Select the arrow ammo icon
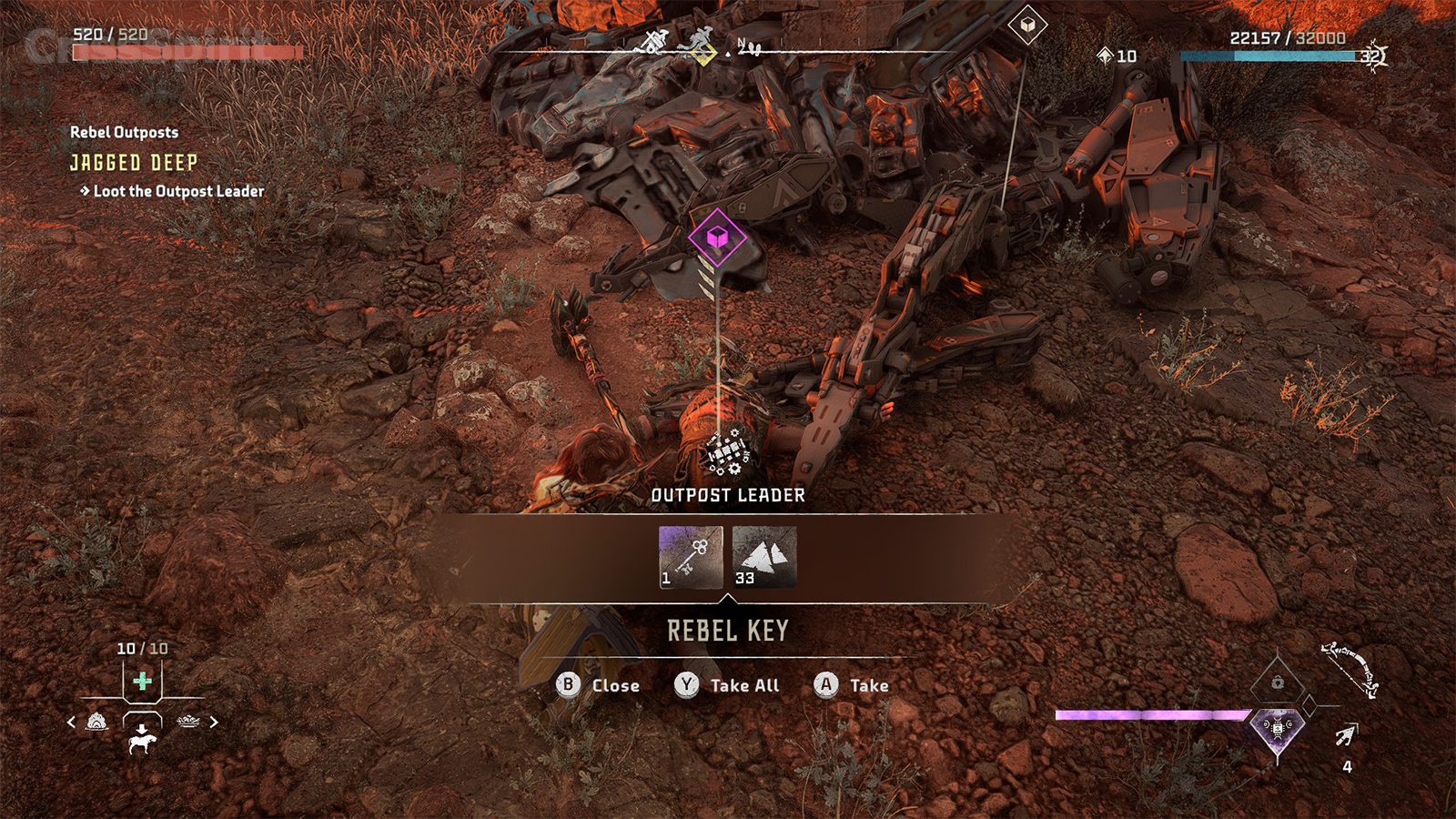 (1346, 735)
